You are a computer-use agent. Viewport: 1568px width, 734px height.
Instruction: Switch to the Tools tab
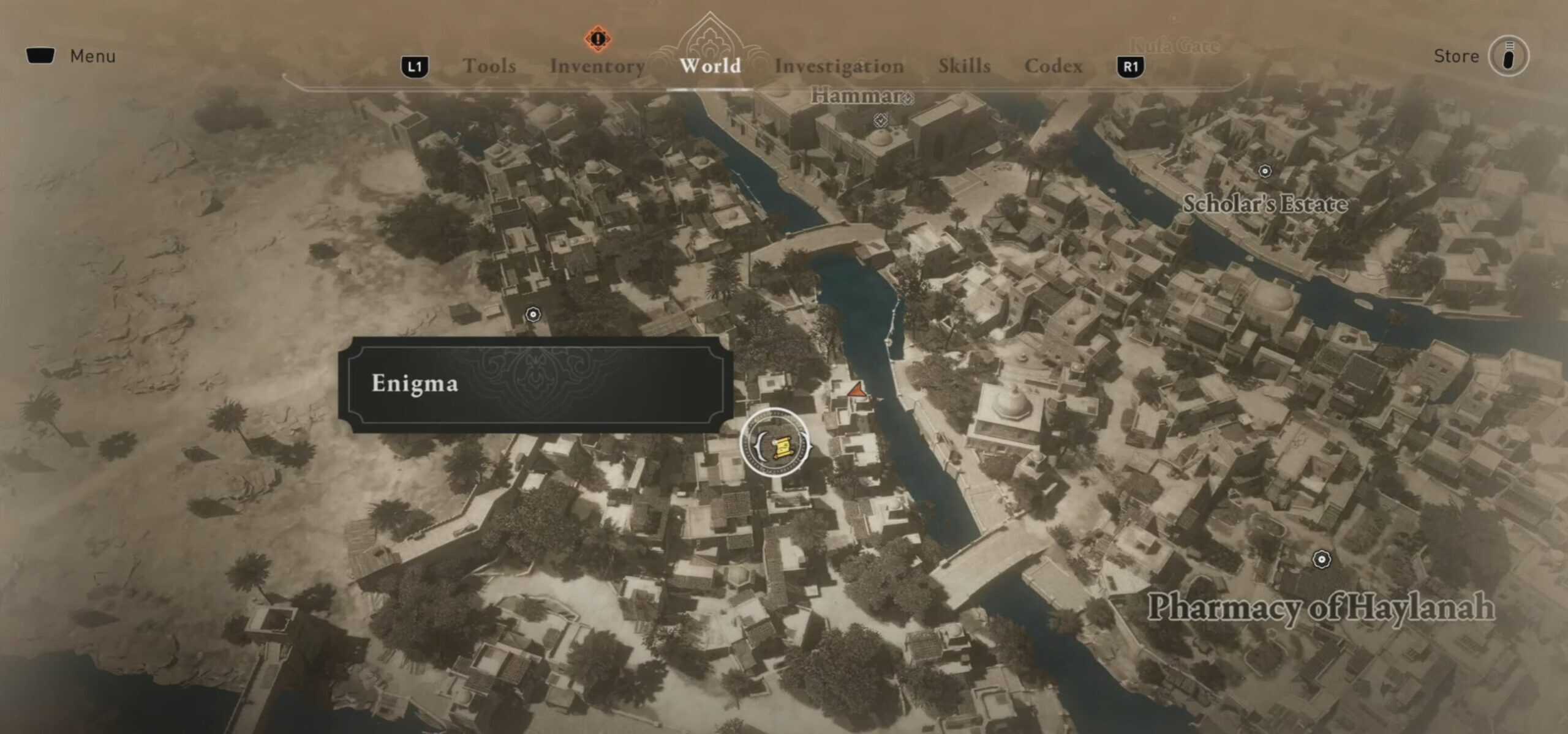click(x=489, y=66)
